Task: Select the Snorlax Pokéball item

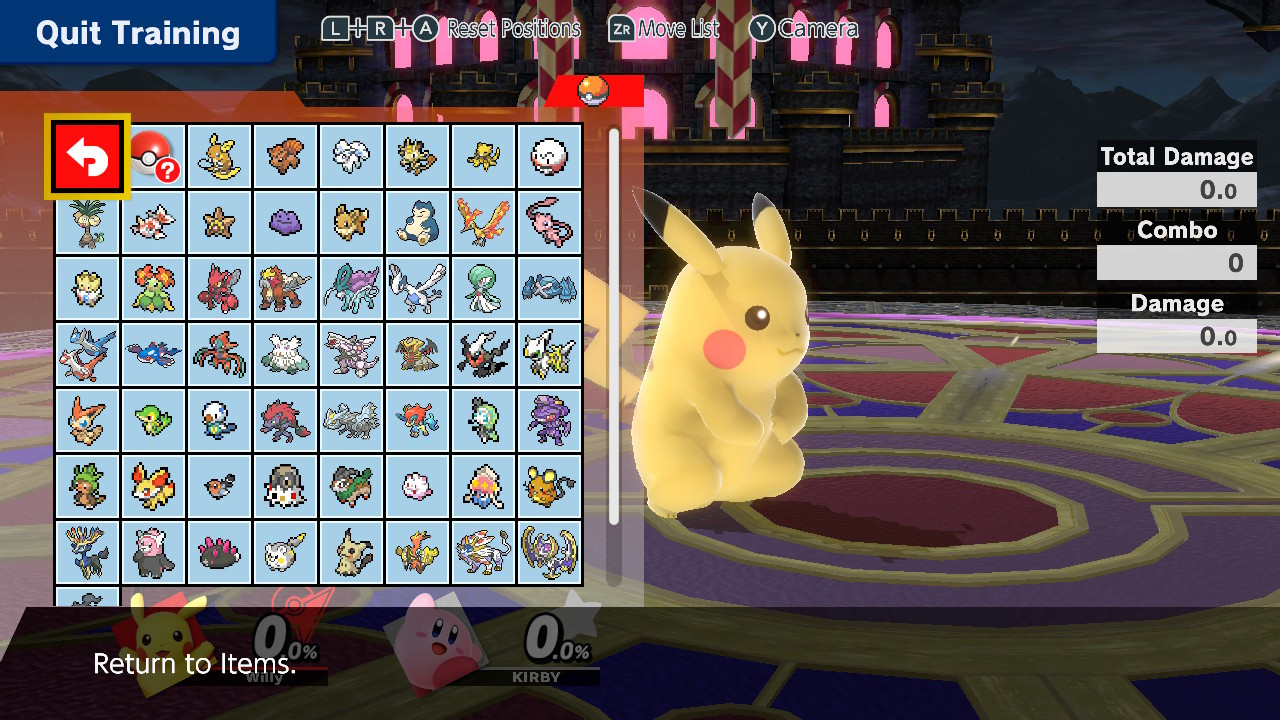Action: (417, 222)
